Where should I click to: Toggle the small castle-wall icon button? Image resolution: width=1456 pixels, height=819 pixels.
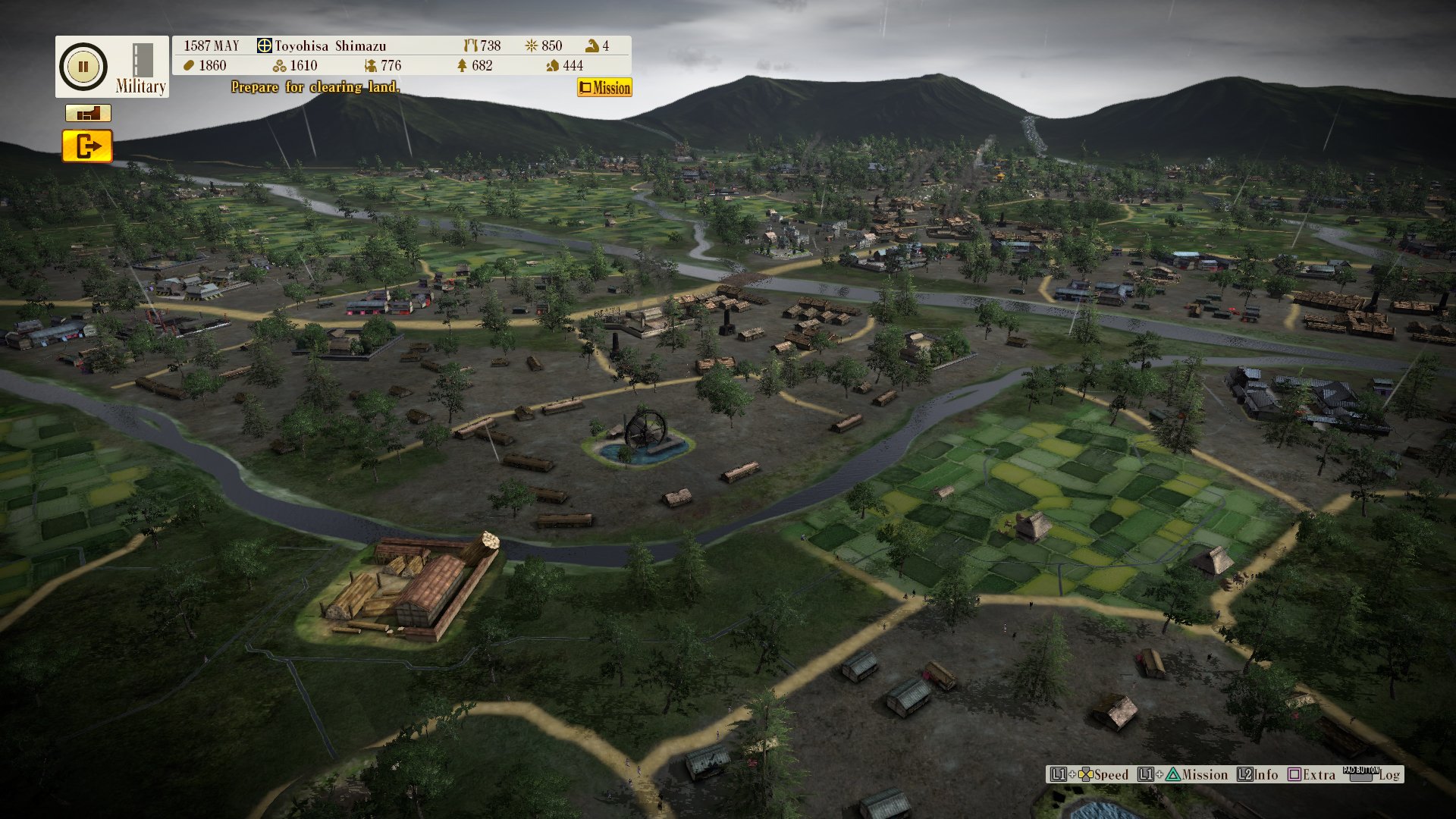click(88, 114)
